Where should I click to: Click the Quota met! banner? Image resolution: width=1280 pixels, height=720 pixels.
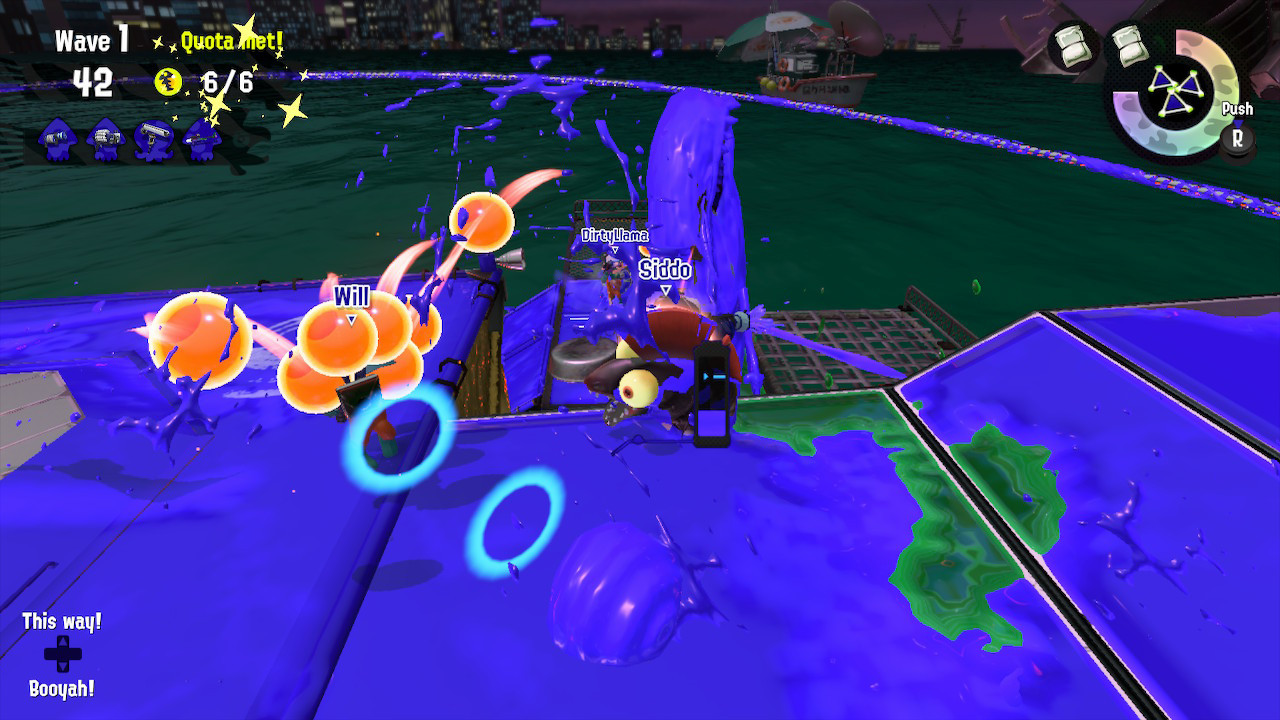233,41
